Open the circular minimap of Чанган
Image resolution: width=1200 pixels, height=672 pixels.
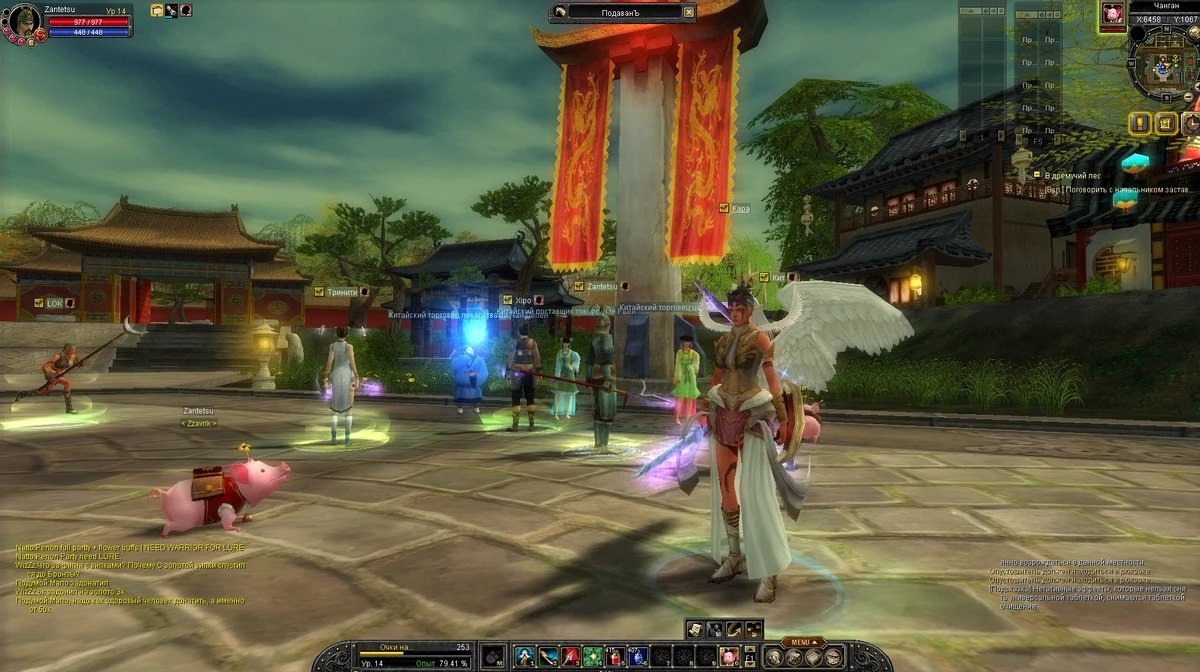pyautogui.click(x=1162, y=67)
